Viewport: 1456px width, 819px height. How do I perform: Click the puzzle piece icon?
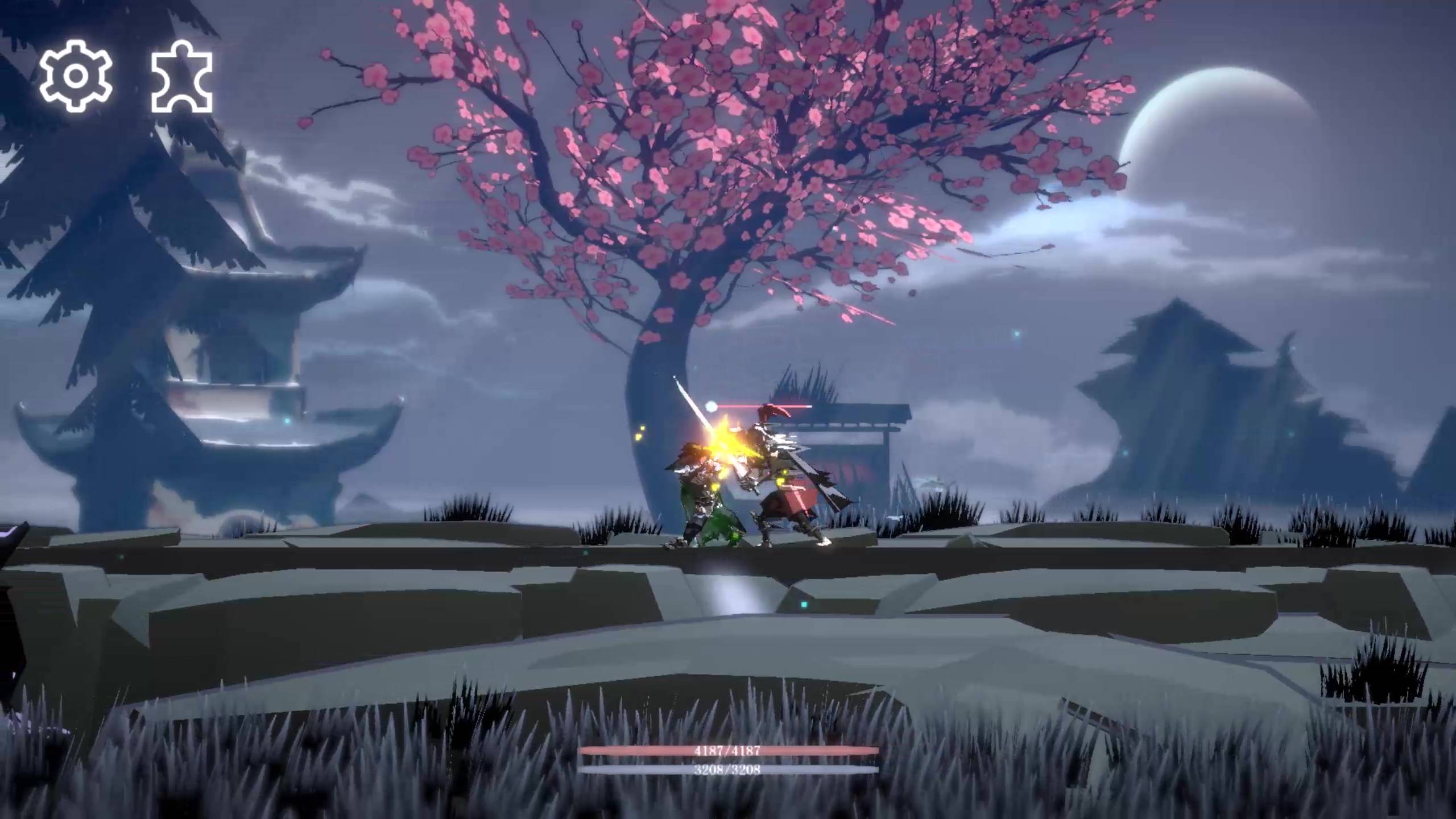click(x=181, y=77)
